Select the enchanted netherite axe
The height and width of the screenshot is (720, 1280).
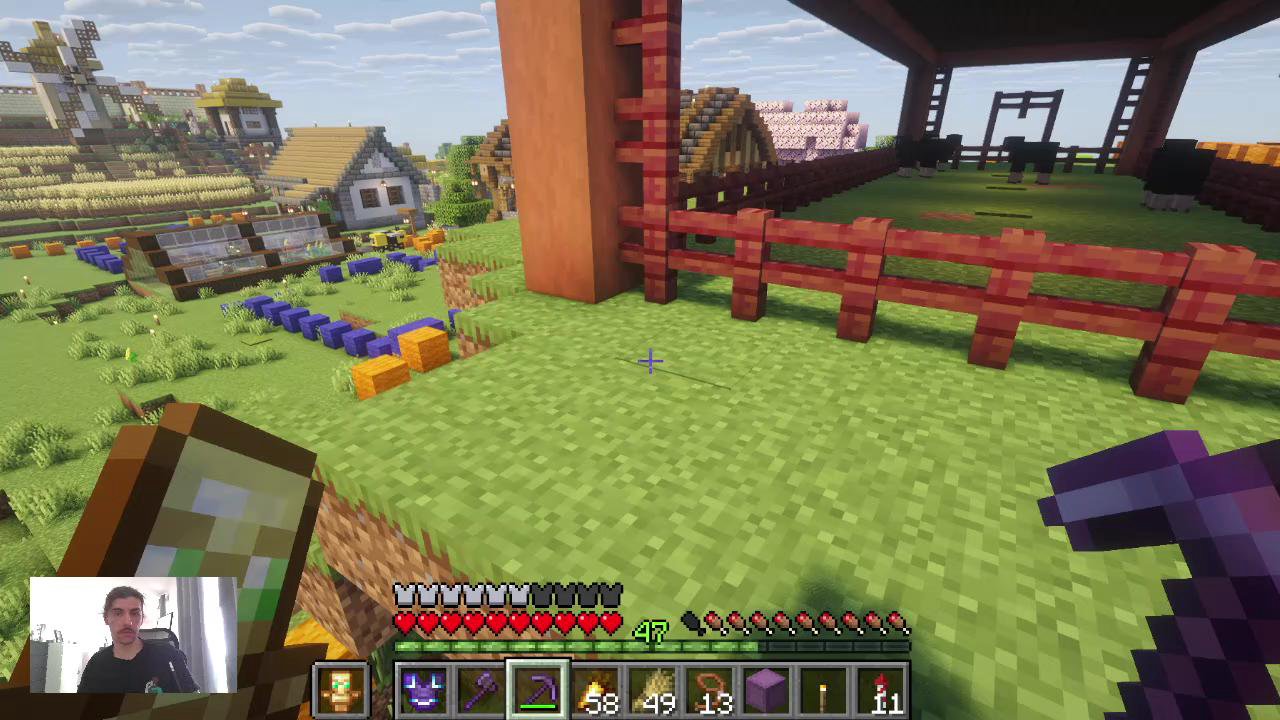(483, 690)
